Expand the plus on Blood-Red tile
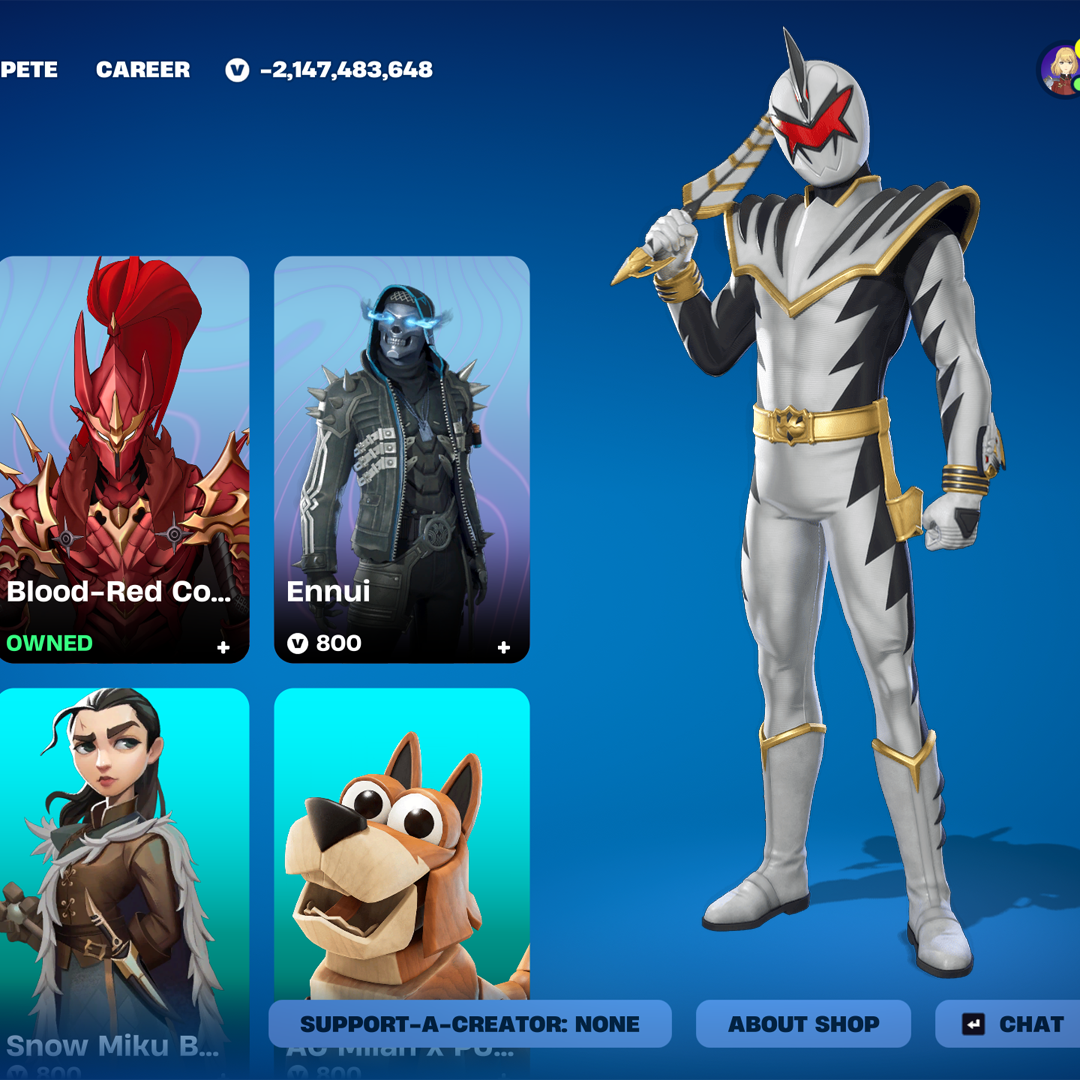This screenshot has width=1080, height=1080. click(x=224, y=648)
